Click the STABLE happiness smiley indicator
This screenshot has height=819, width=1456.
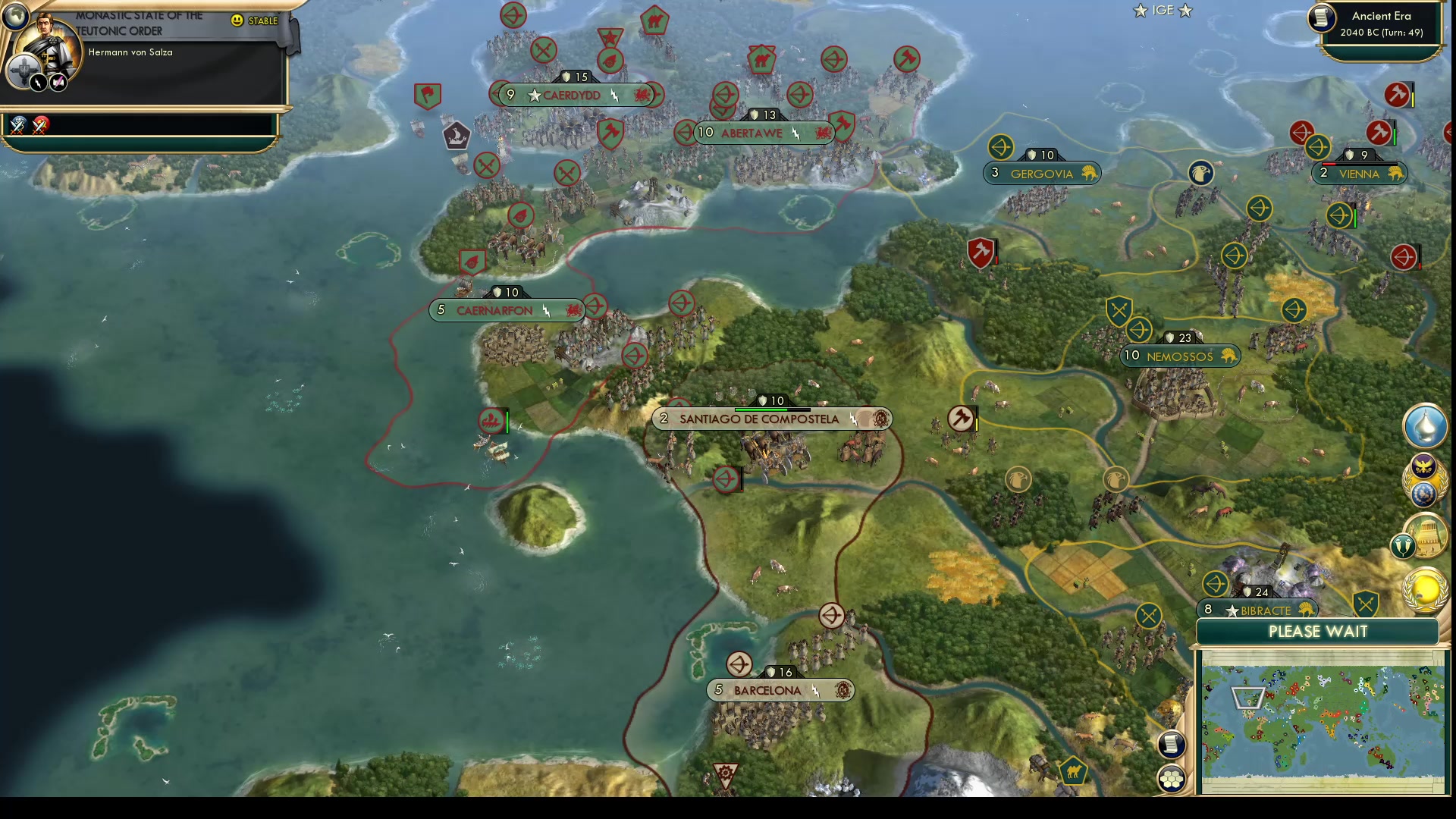coord(238,21)
